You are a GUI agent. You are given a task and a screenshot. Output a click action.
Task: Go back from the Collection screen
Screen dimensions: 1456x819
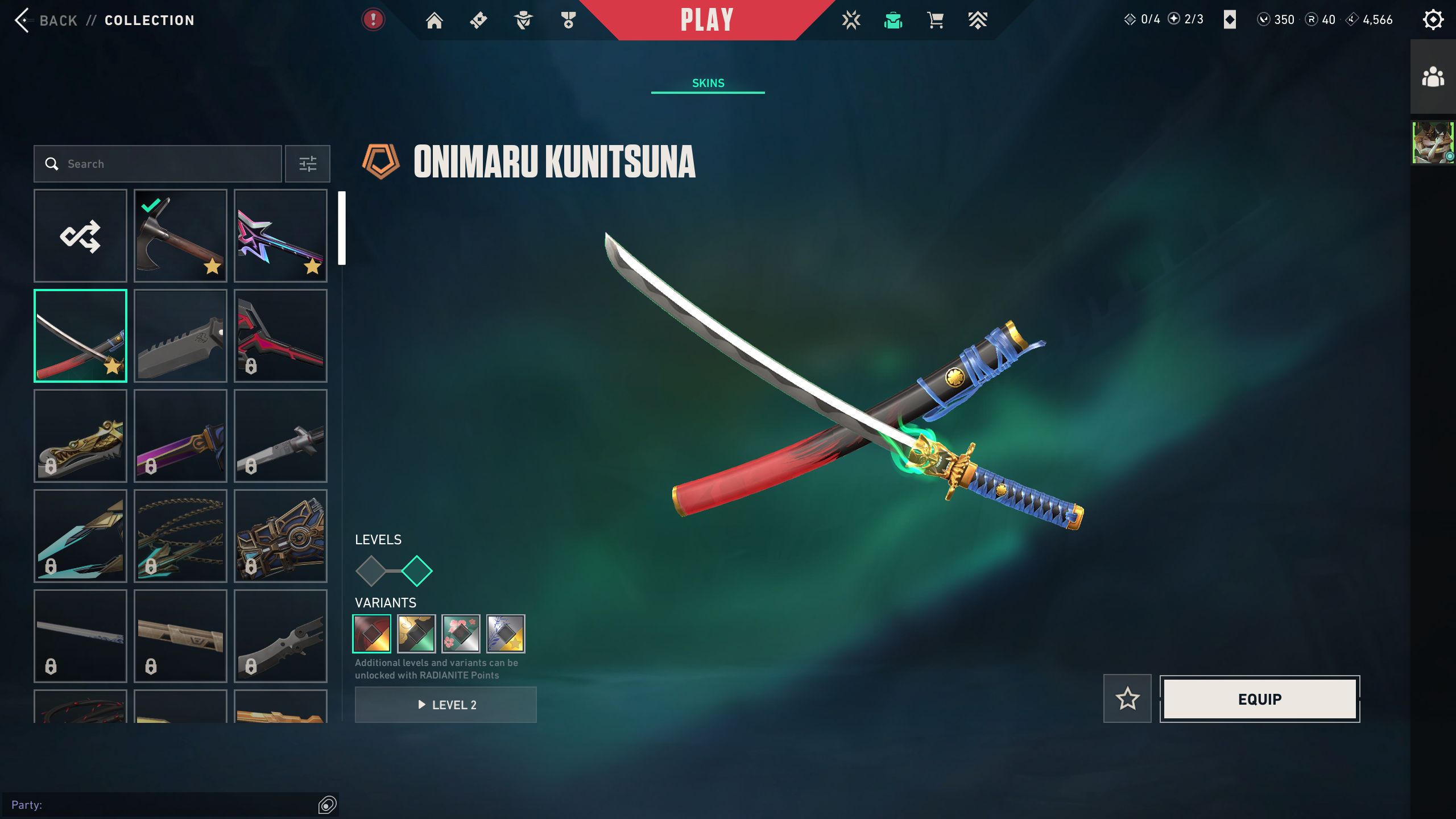[x=45, y=20]
